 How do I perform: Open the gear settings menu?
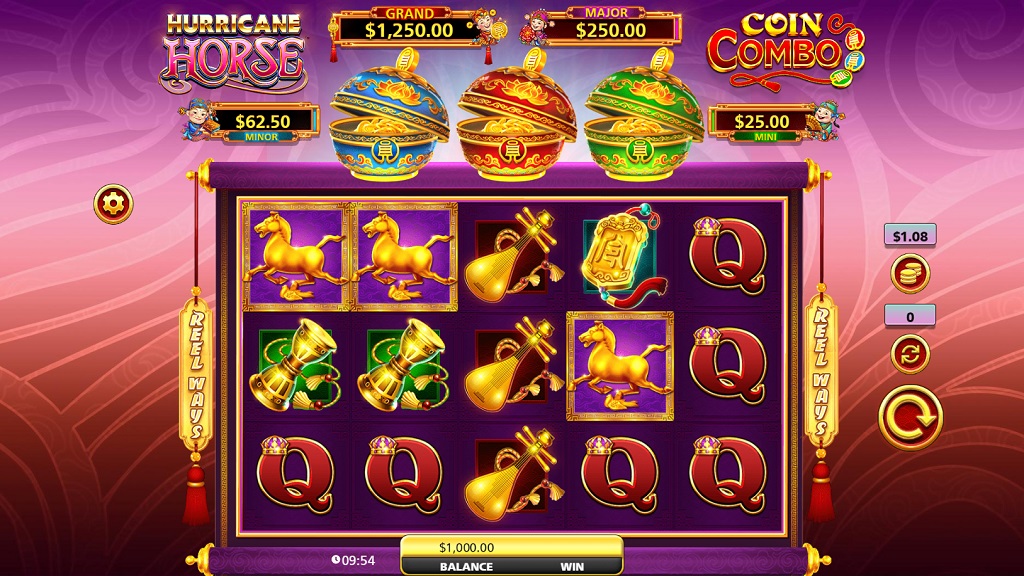point(113,204)
